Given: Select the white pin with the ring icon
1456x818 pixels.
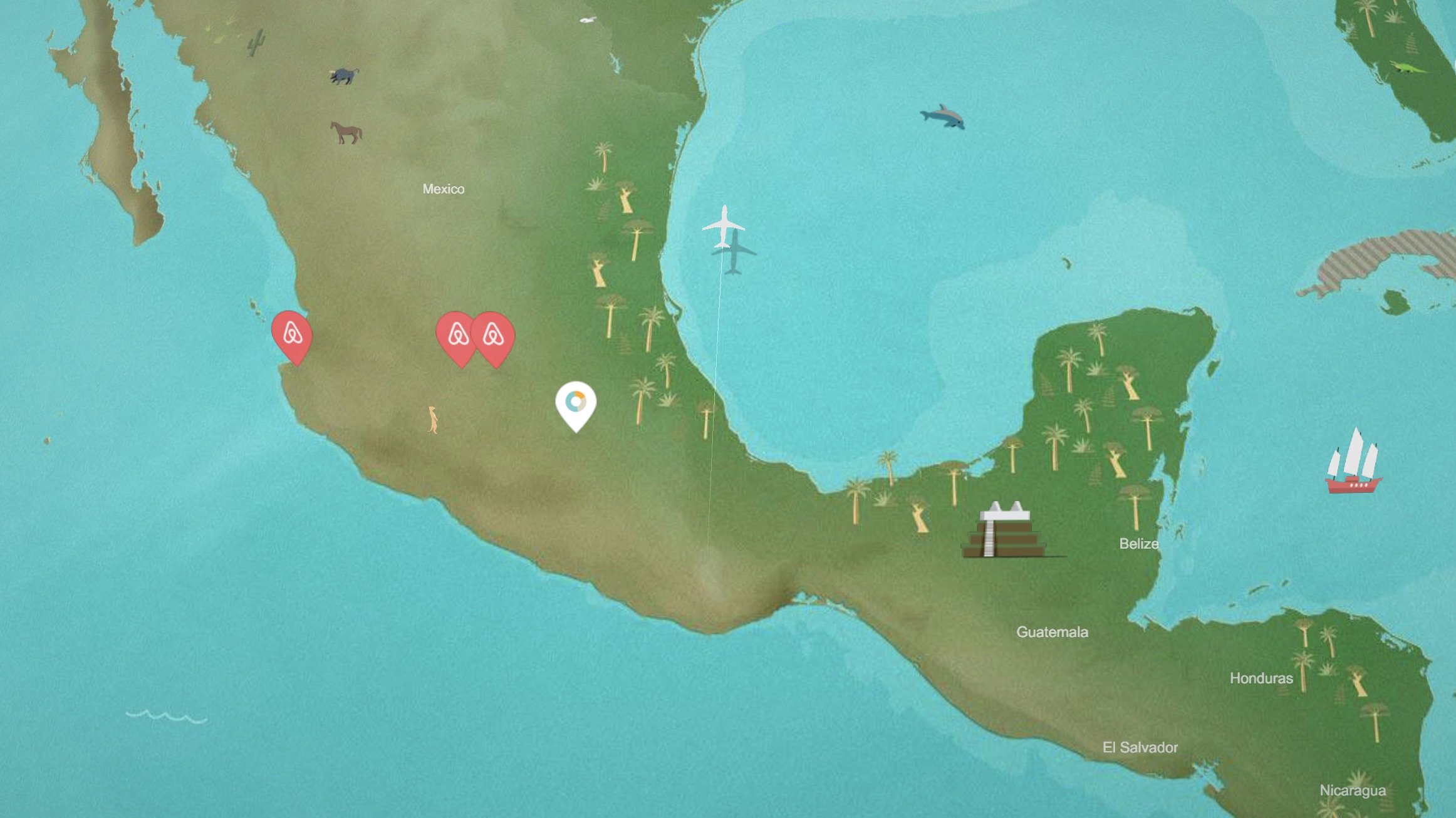Looking at the screenshot, I should click(x=576, y=403).
